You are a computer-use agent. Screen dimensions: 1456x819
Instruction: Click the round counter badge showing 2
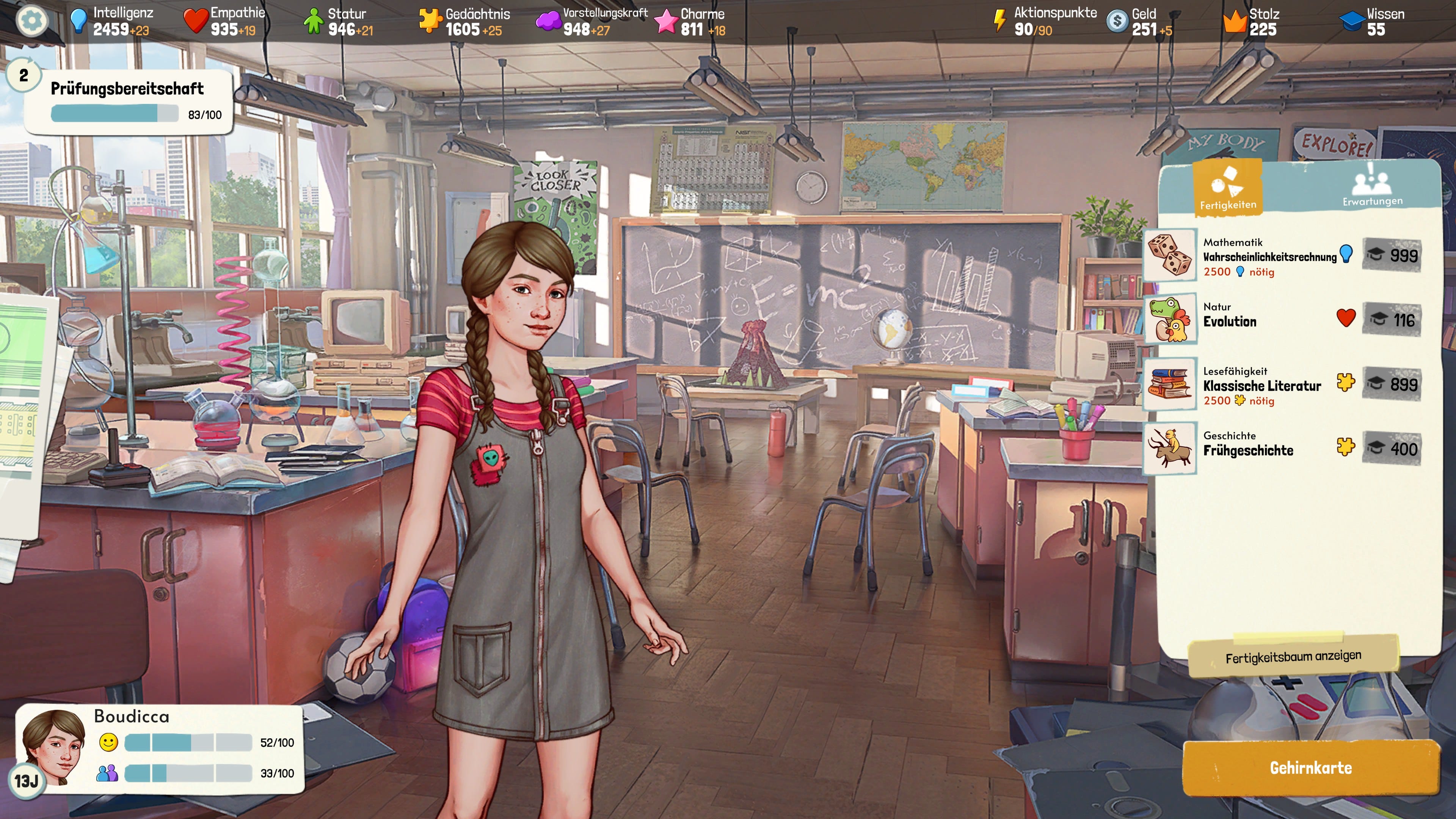(24, 75)
